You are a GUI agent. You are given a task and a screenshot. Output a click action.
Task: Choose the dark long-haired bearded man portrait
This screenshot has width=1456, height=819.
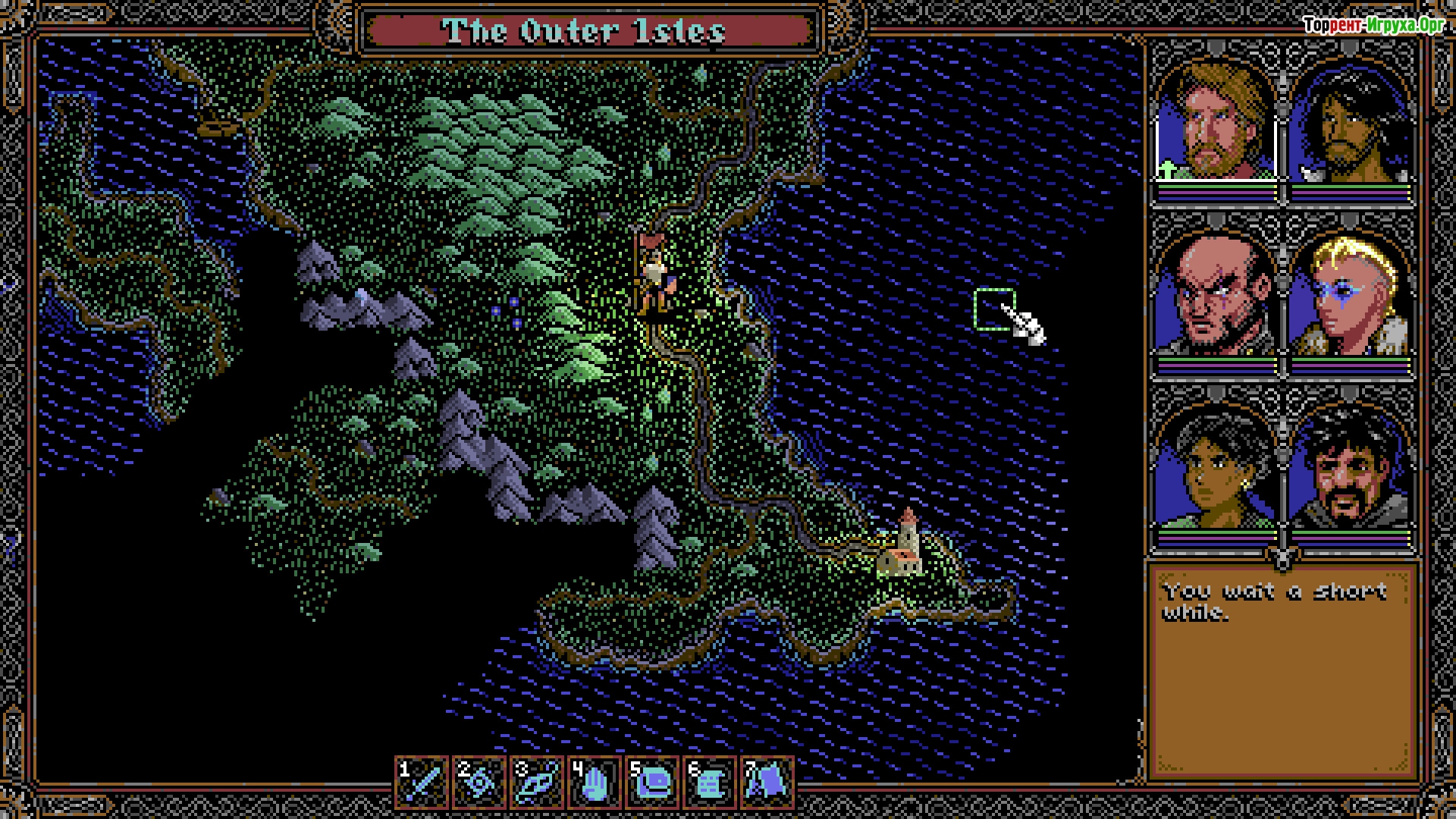click(x=1350, y=125)
